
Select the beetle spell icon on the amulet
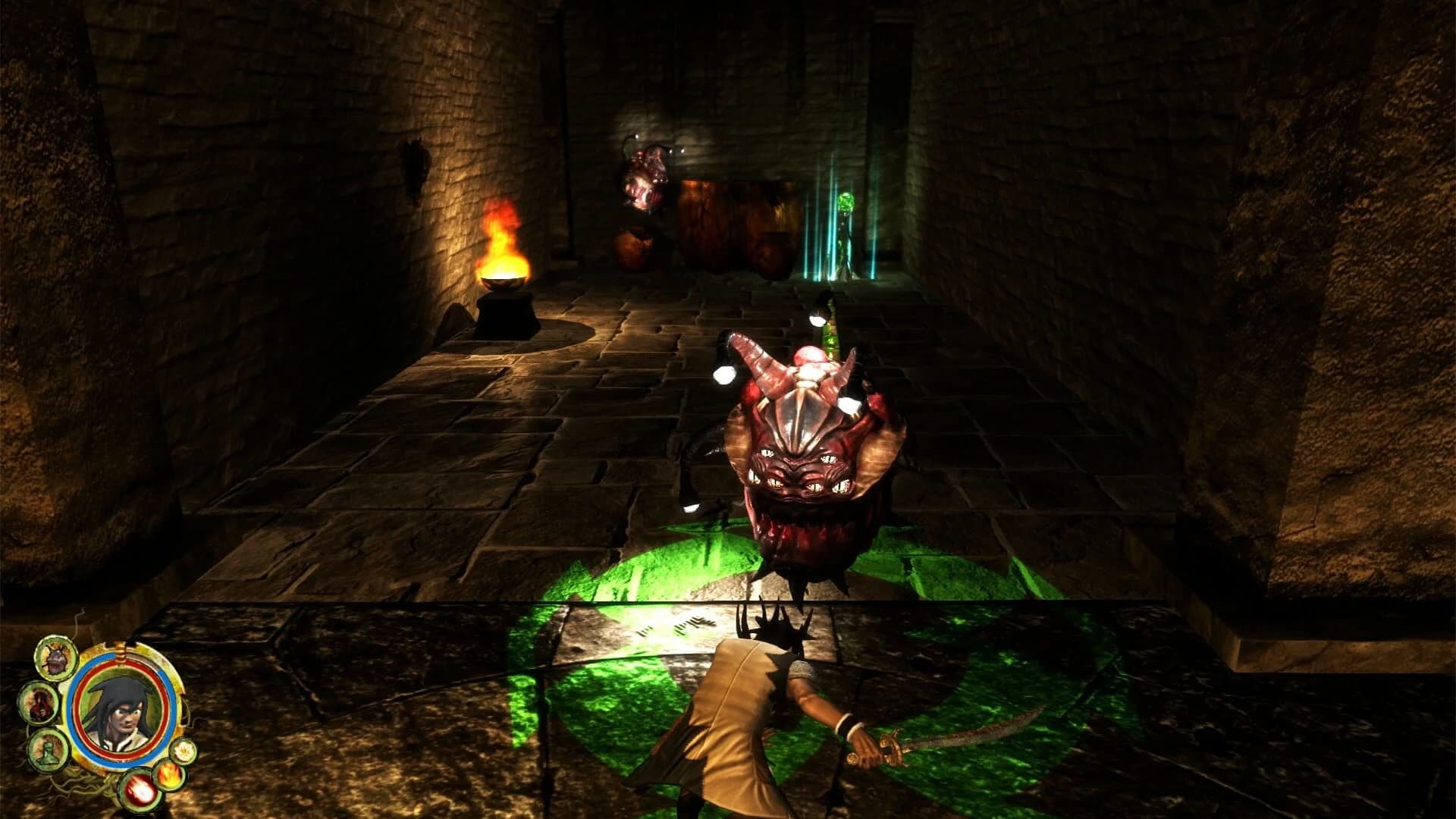pyautogui.click(x=54, y=659)
